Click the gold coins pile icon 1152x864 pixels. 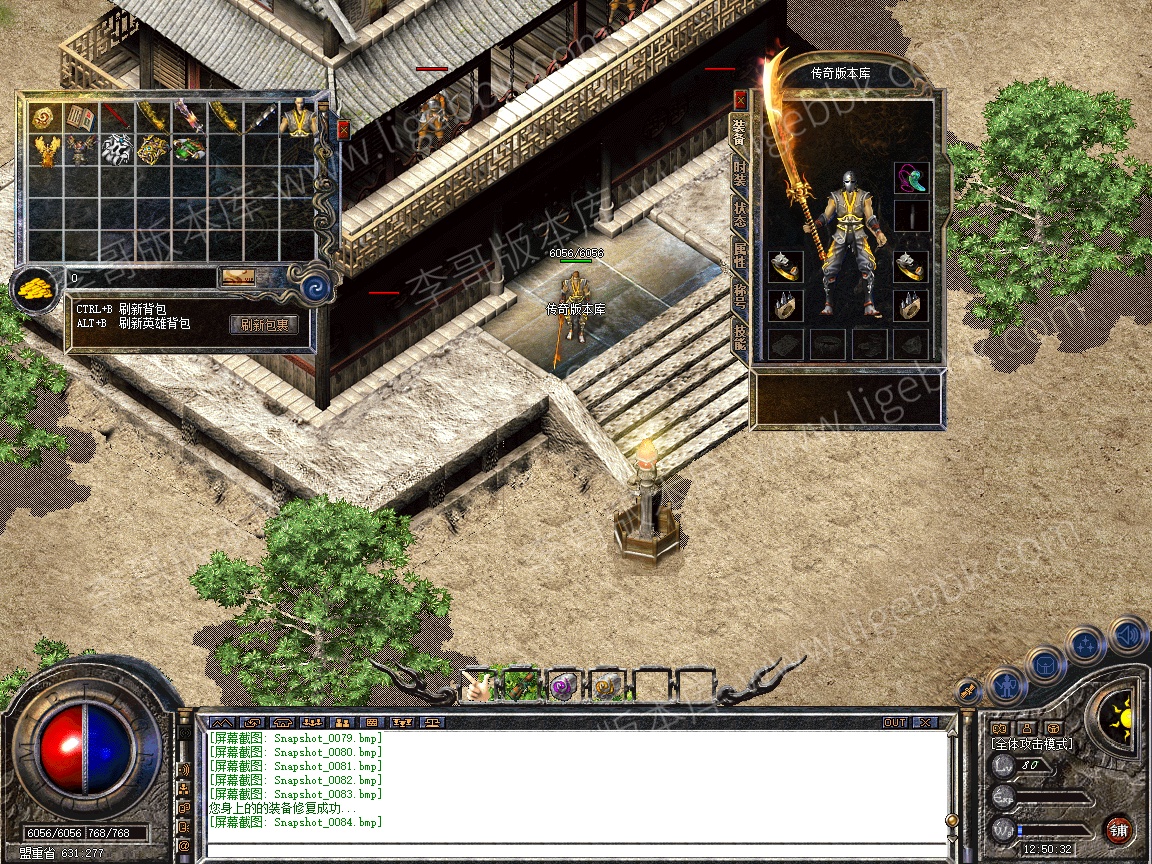pos(33,289)
